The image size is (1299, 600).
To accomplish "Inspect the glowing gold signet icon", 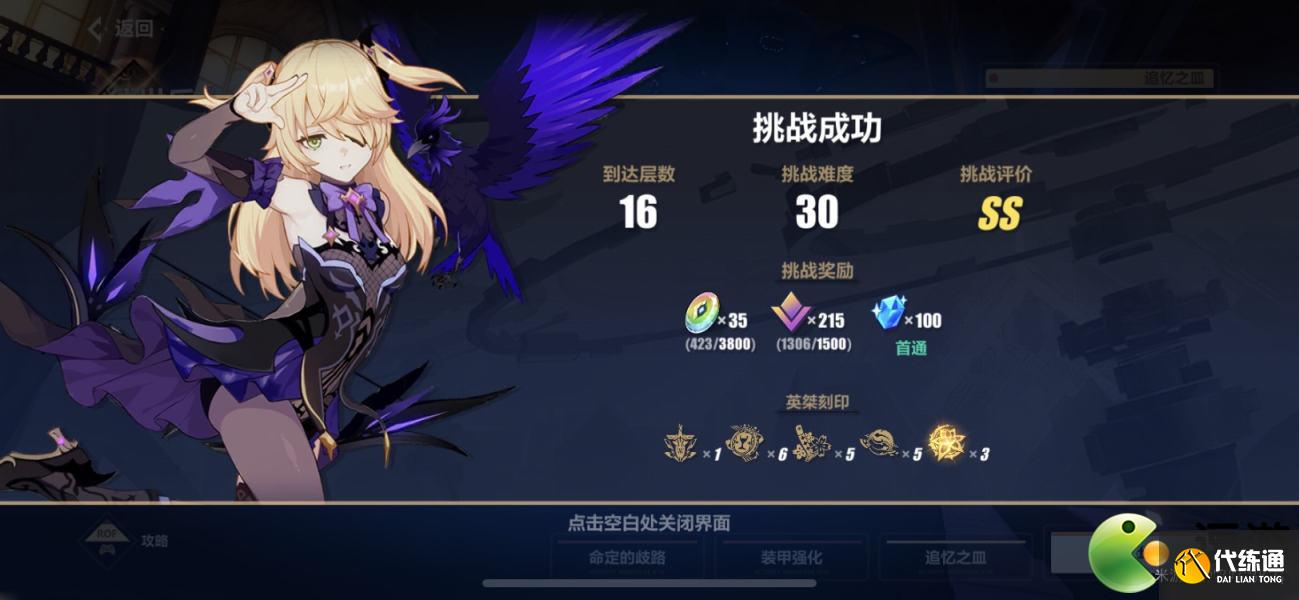I will (x=946, y=443).
